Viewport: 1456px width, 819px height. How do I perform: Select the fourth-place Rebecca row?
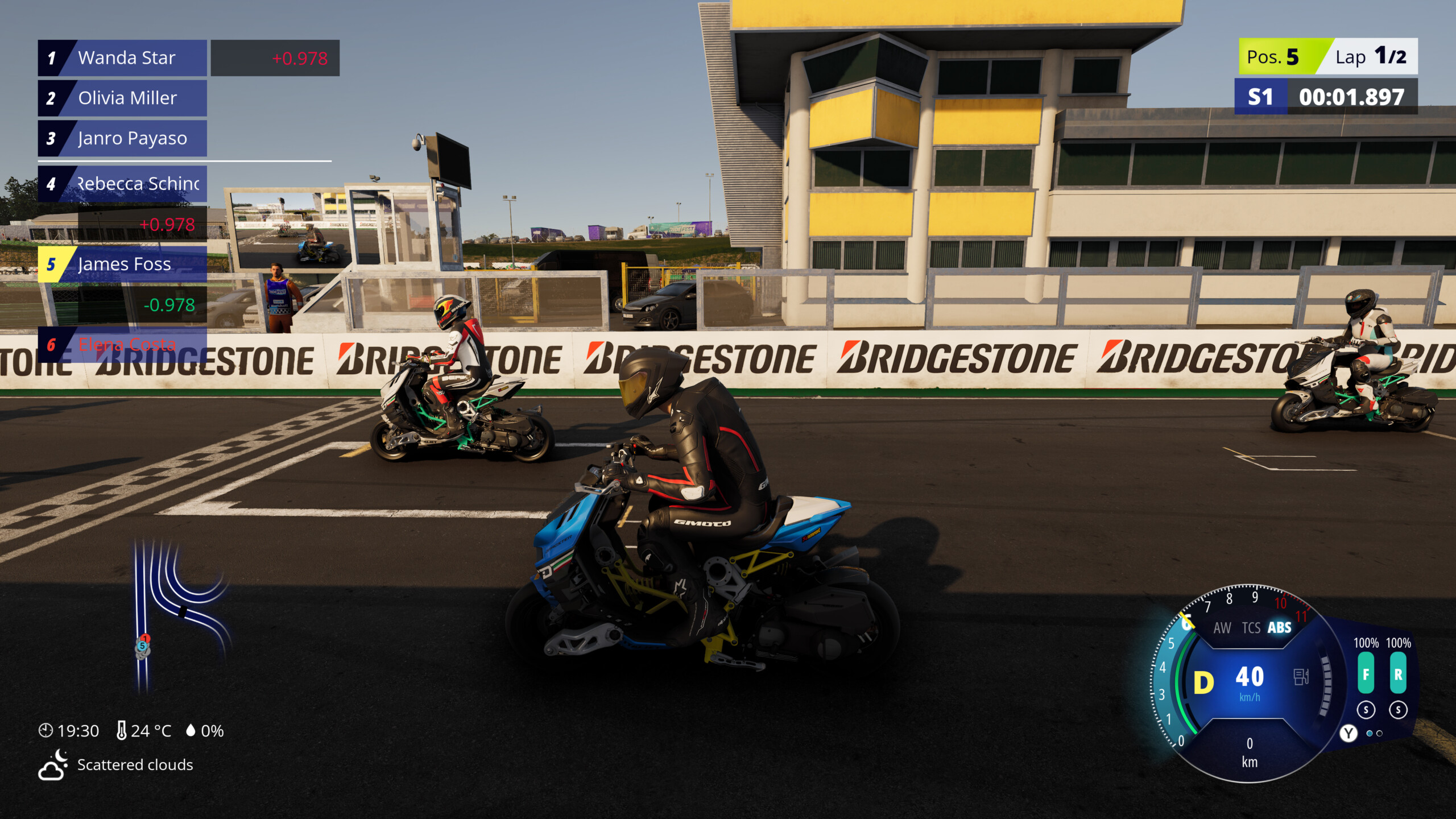pos(122,184)
